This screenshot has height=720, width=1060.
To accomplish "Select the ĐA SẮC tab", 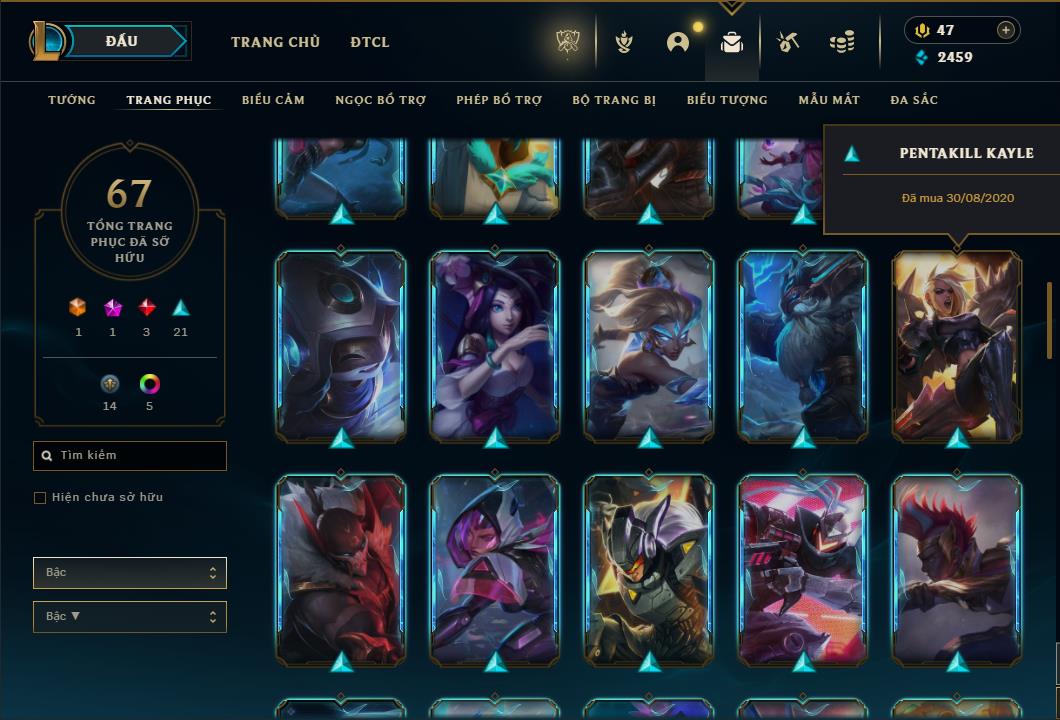I will point(914,100).
